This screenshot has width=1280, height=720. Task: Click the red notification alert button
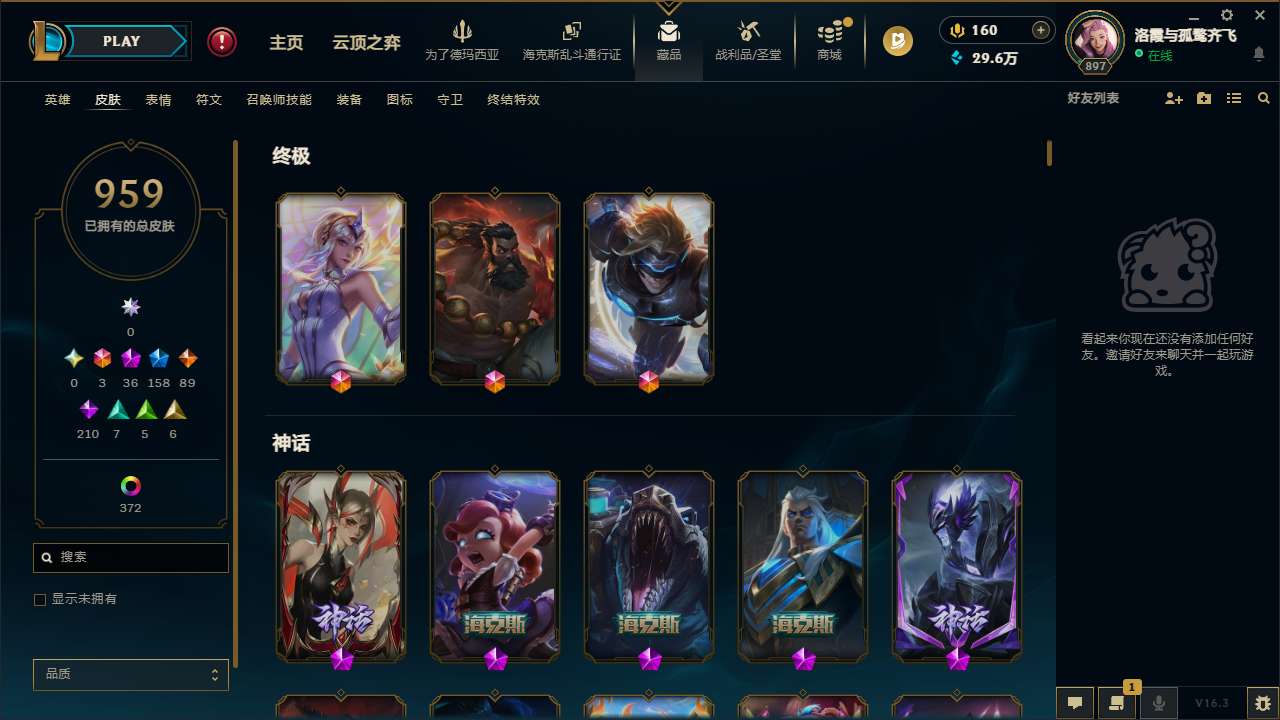(x=221, y=41)
